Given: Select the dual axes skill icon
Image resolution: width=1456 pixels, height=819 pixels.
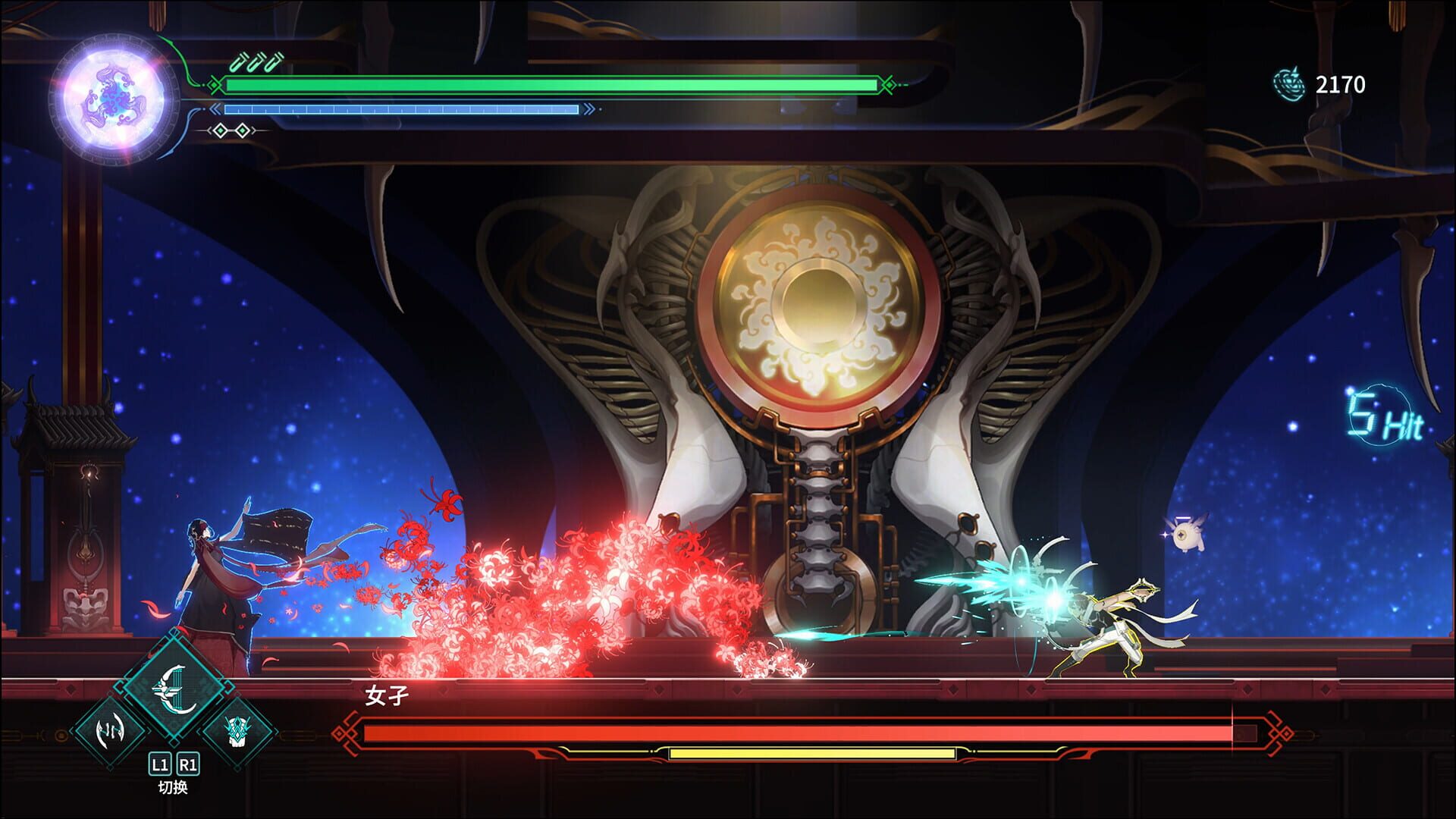Looking at the screenshot, I should [x=111, y=733].
